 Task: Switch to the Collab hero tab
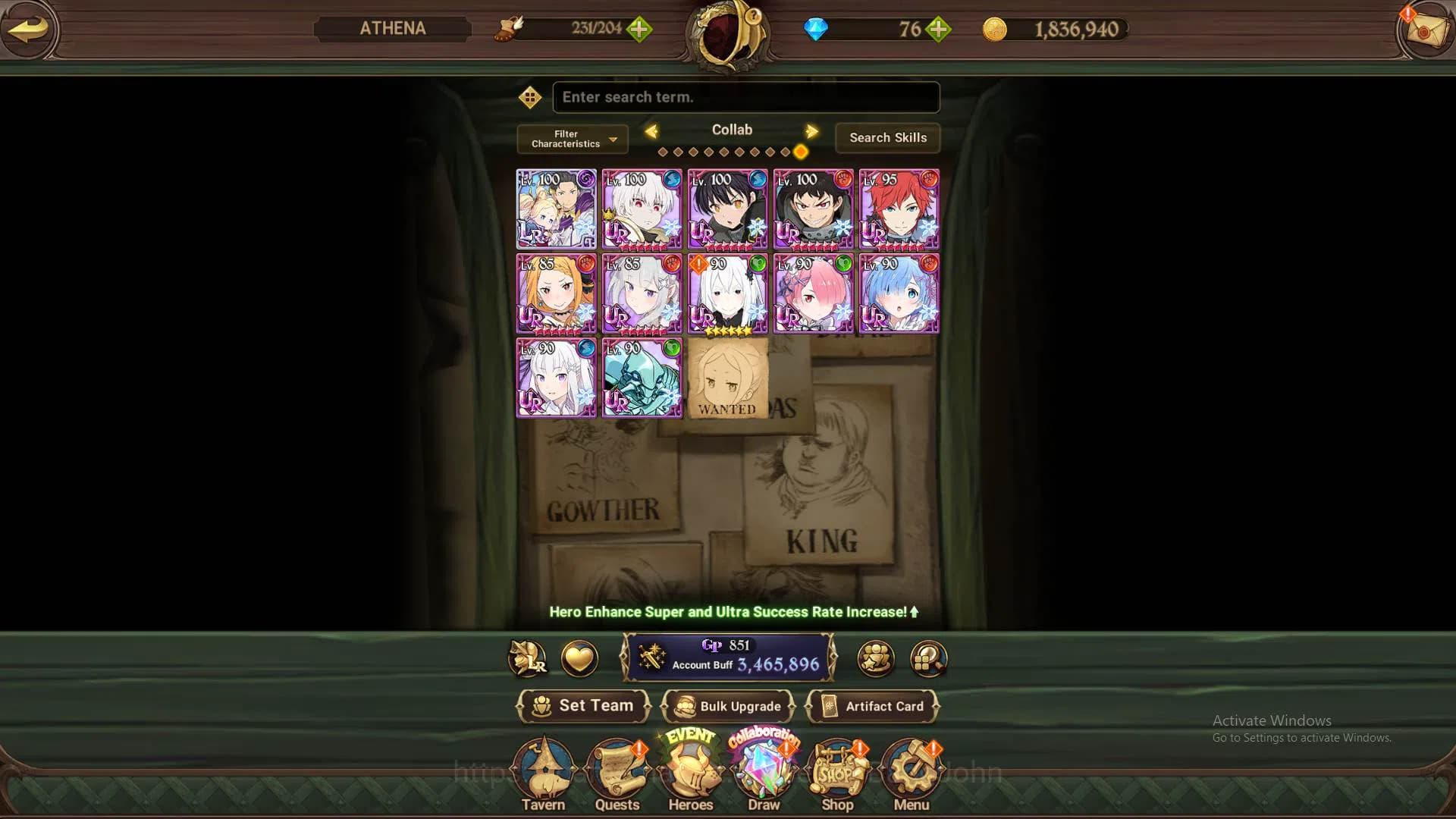(732, 130)
